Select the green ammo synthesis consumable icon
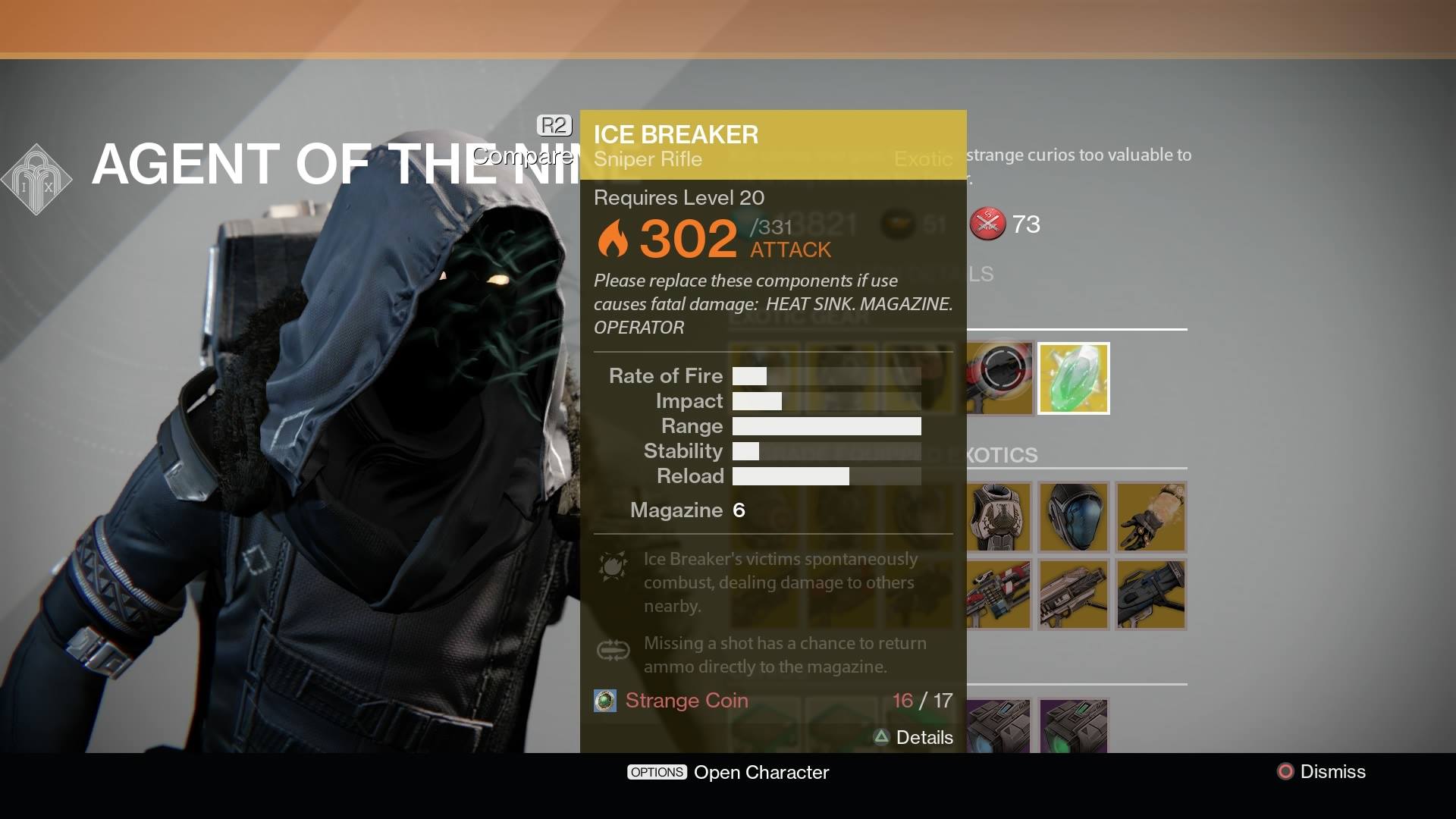 tap(1074, 726)
